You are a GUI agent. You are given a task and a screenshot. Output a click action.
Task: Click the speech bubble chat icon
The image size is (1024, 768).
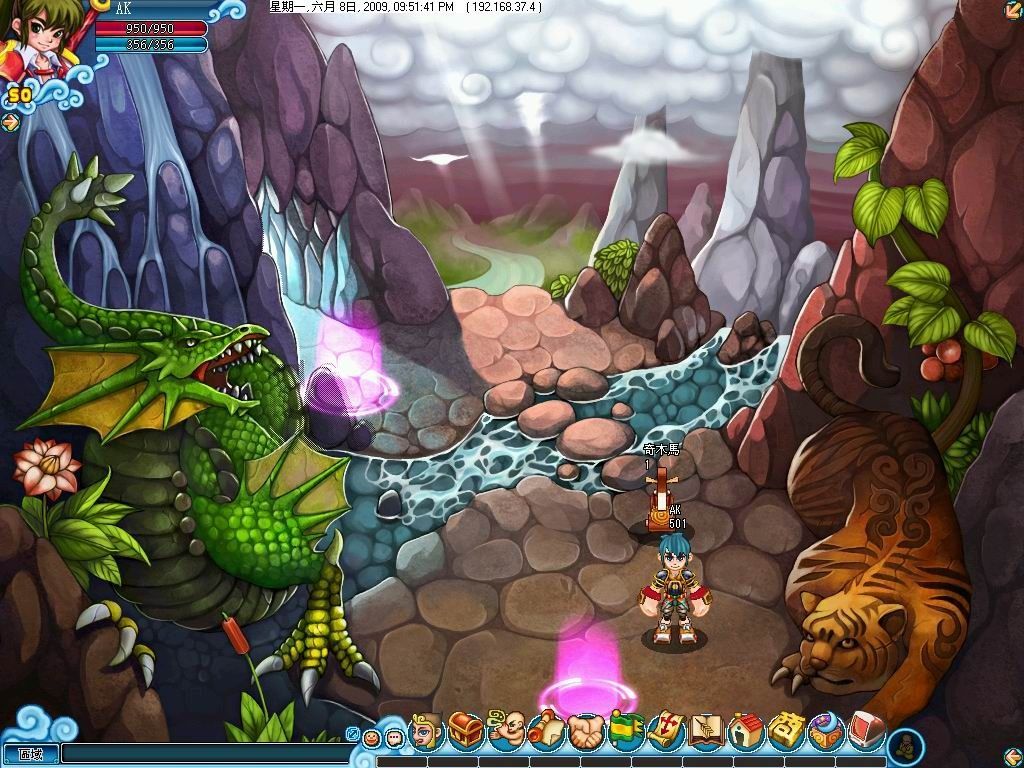pyautogui.click(x=394, y=738)
